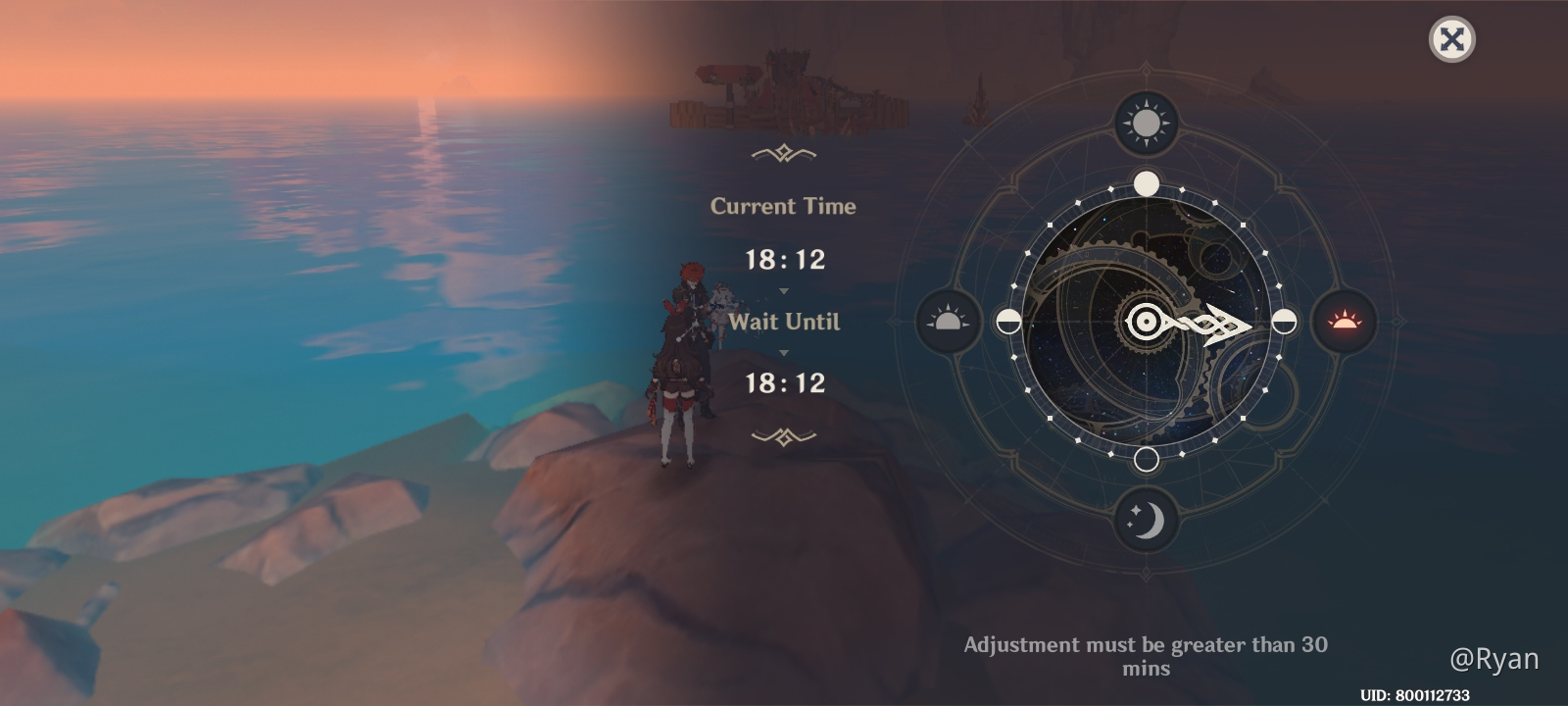Click the decorative flourish above Current Time
1568x706 pixels.
(784, 152)
